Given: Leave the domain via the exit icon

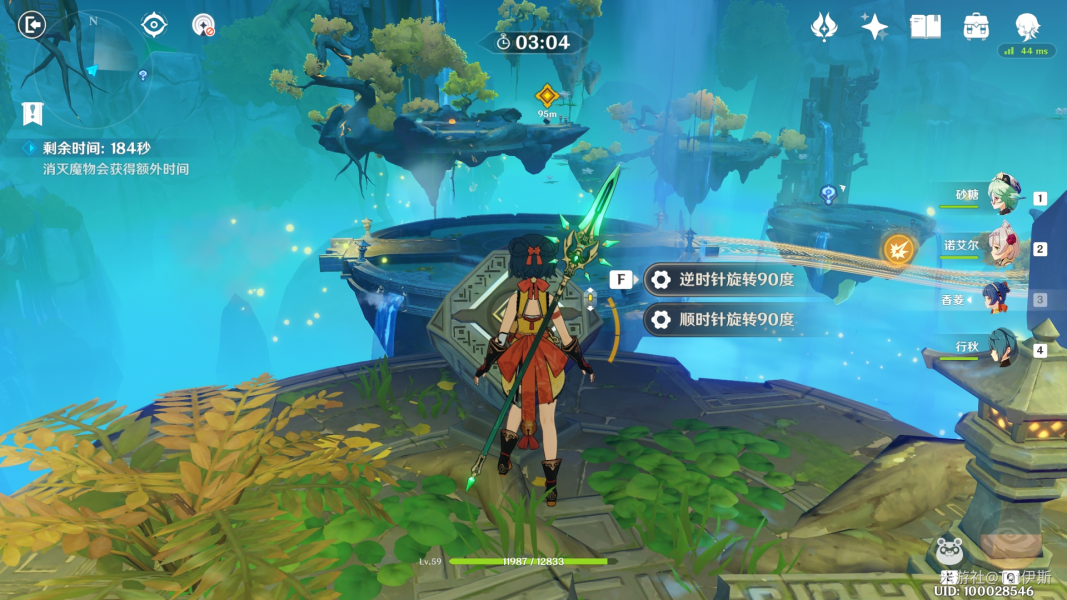Looking at the screenshot, I should [32, 25].
